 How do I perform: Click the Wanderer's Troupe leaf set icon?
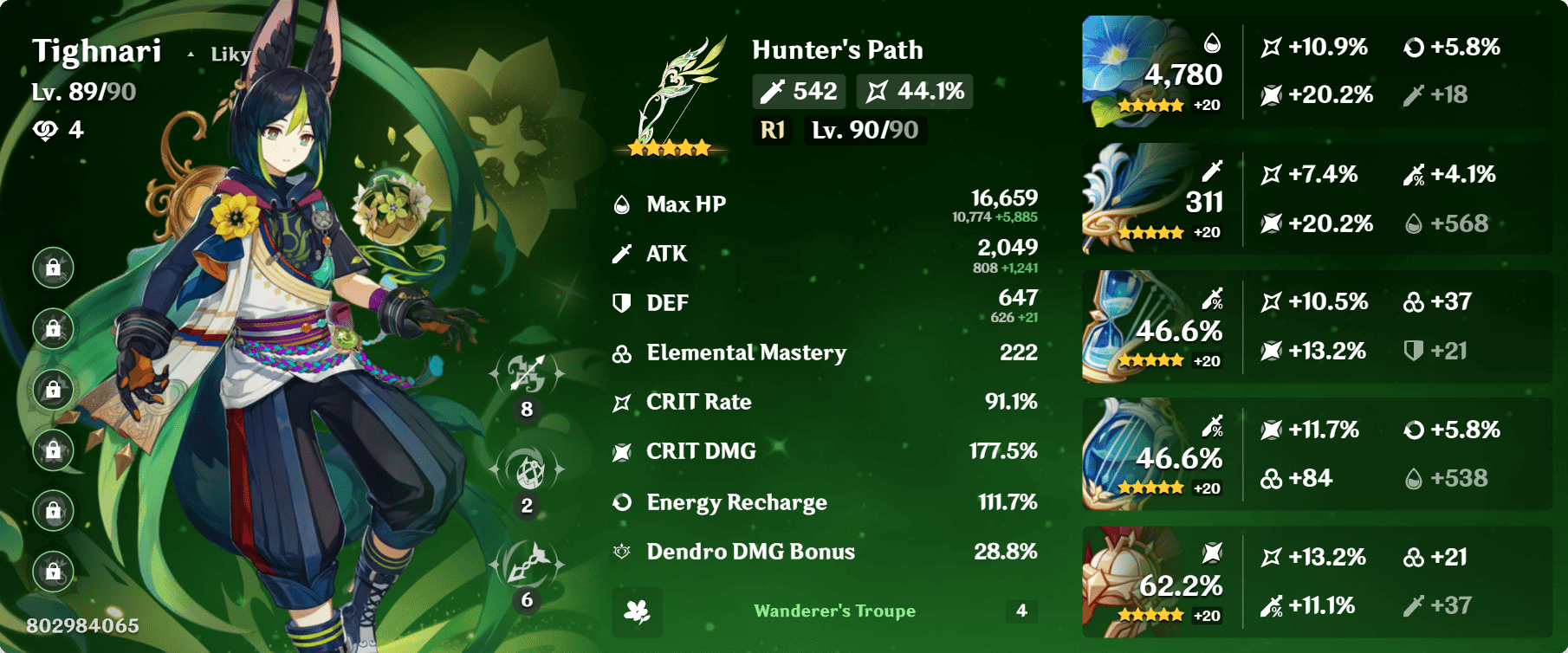pos(637,611)
